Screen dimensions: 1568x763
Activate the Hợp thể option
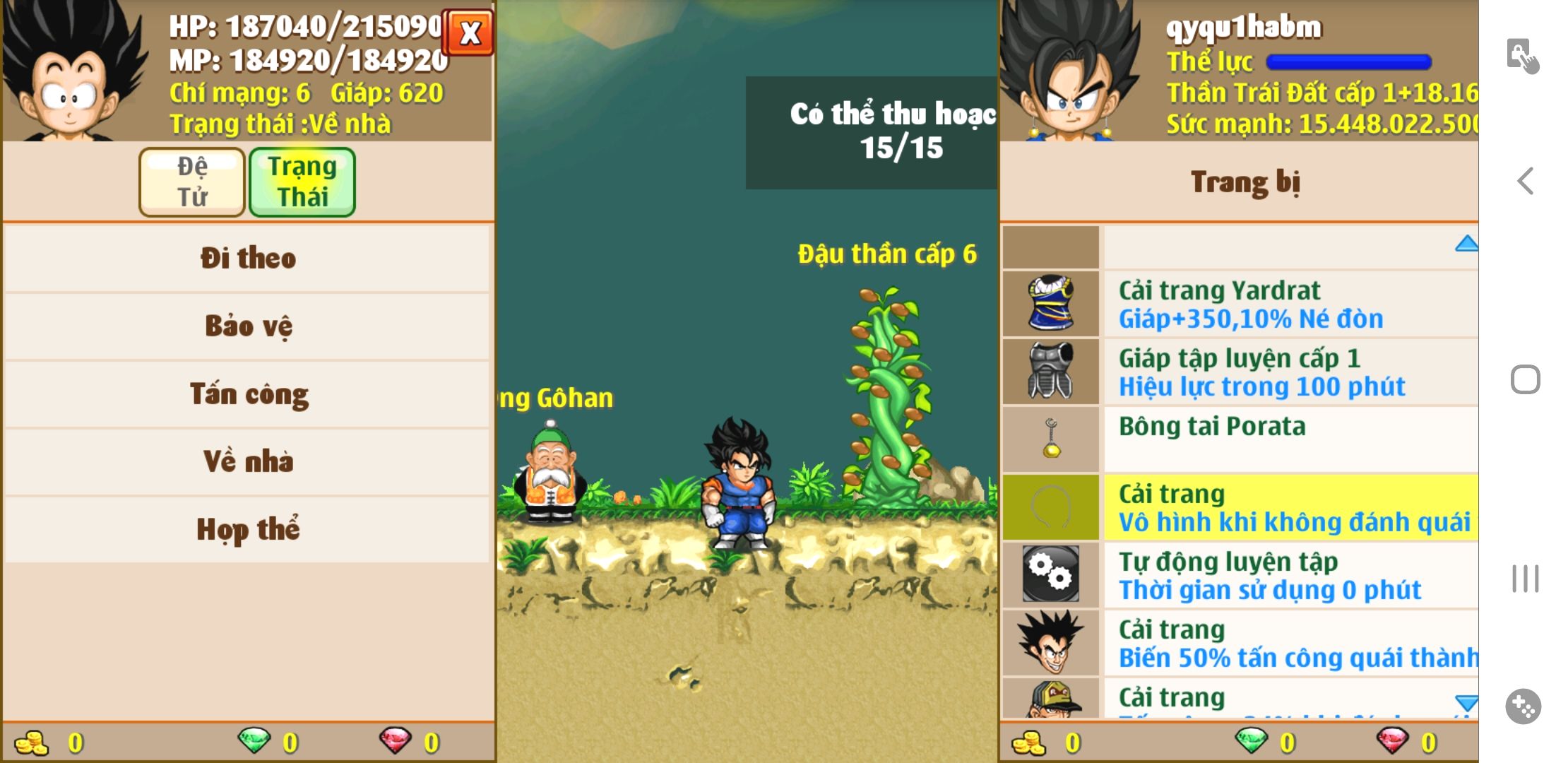point(247,529)
